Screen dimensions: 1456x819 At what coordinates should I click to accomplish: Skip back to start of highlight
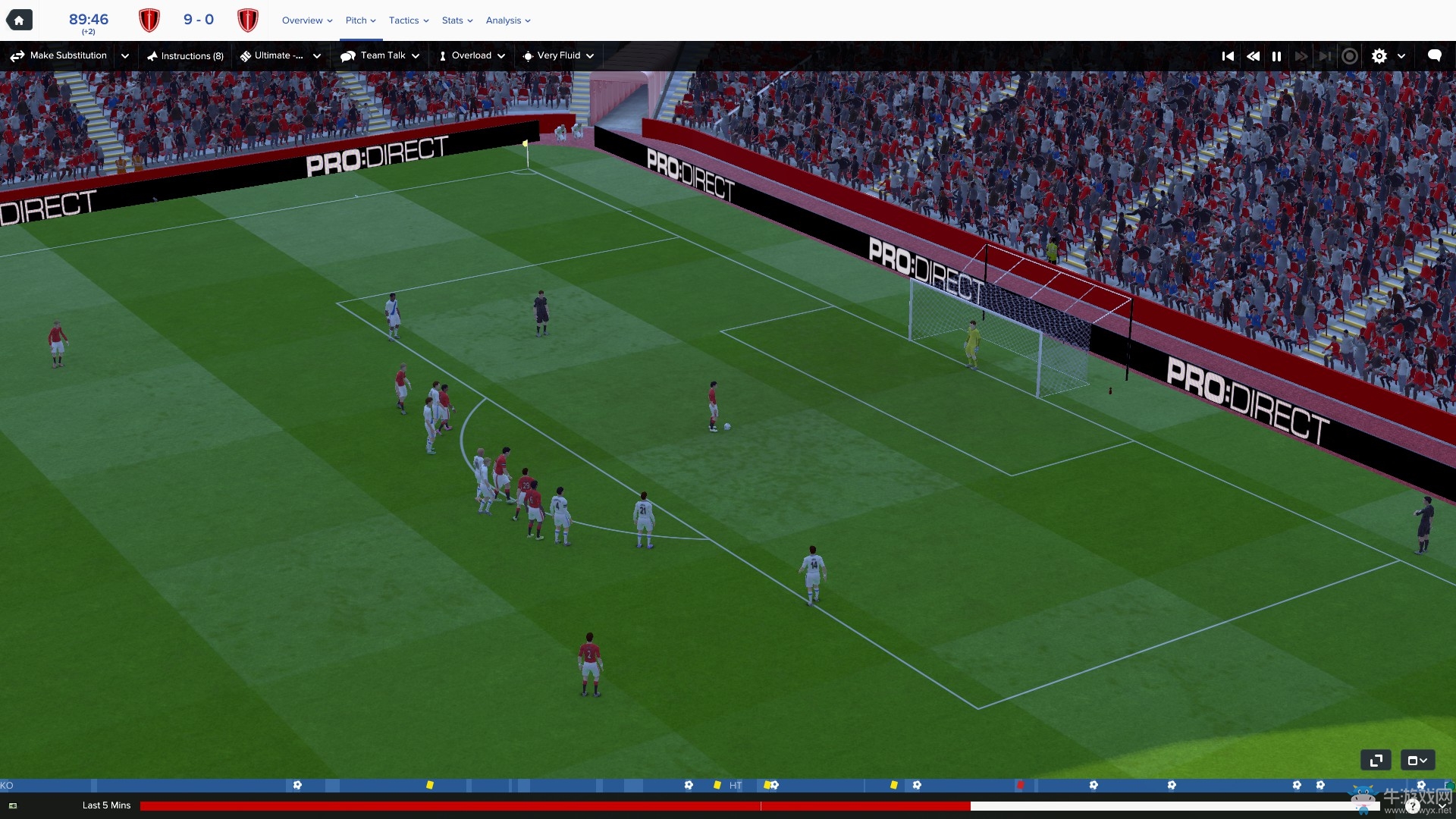point(1228,56)
